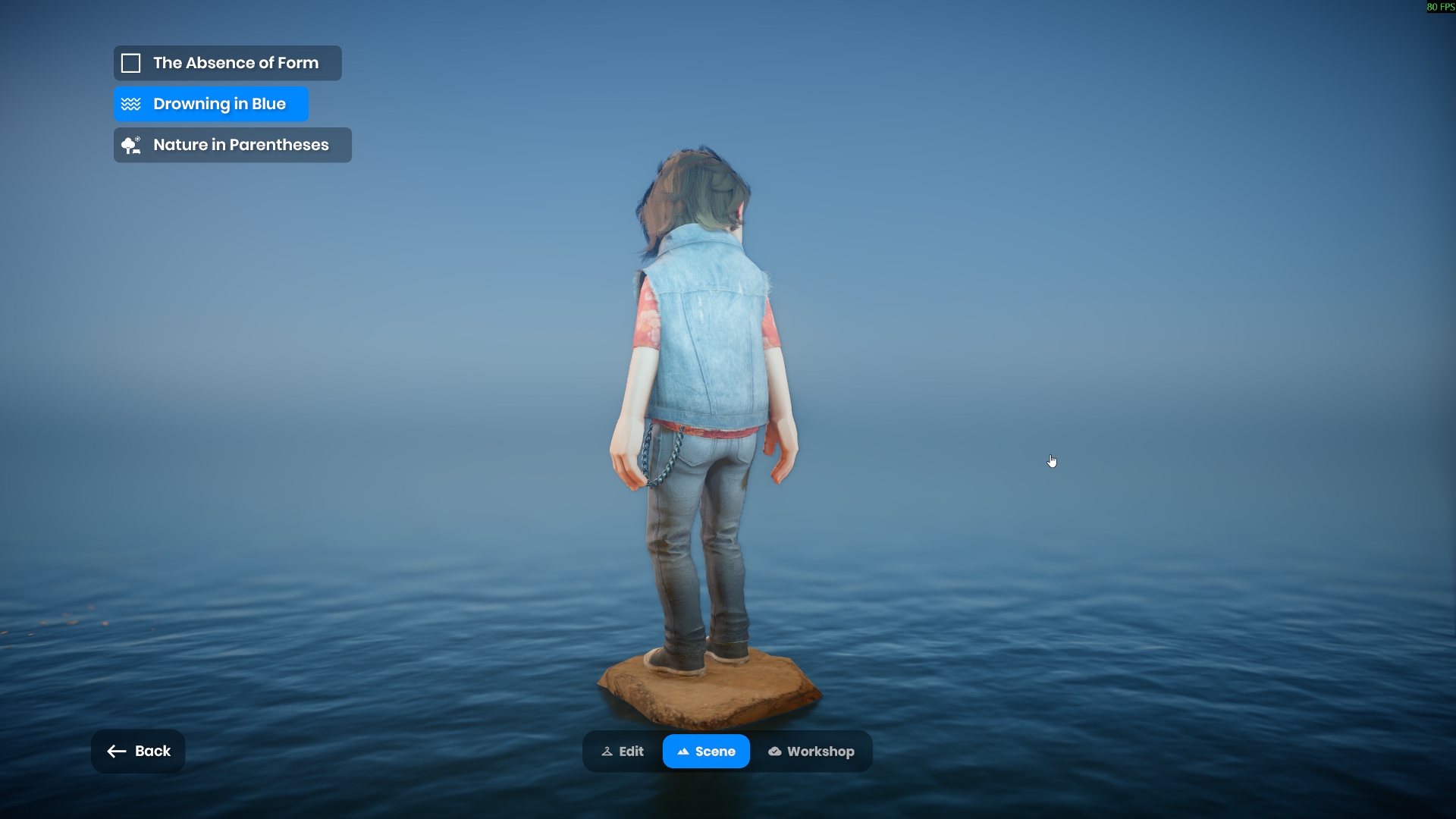1456x819 pixels.
Task: Choose the Drowning in Blue scene
Action: coord(212,104)
